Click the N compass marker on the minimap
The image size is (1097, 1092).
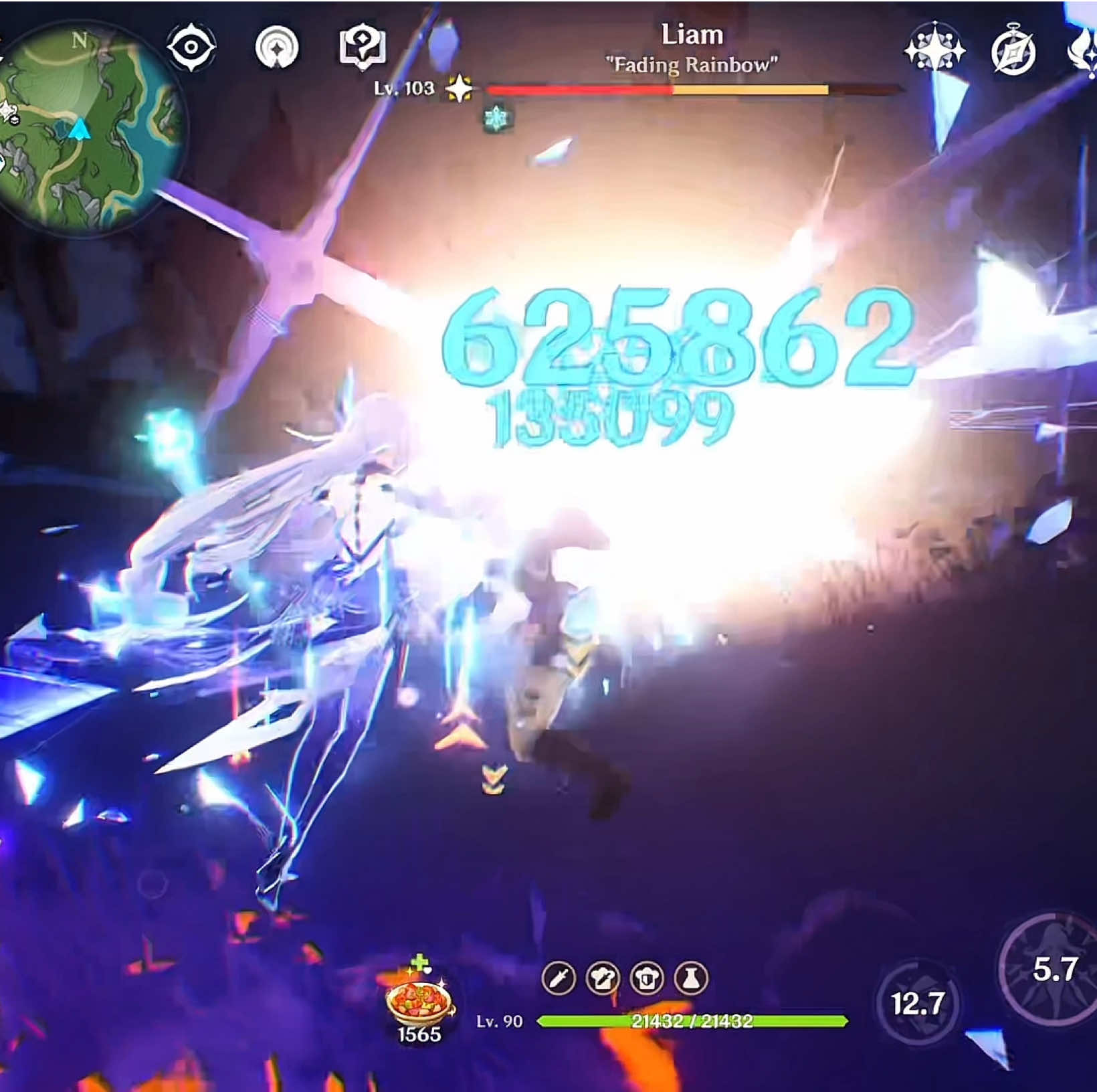(x=80, y=41)
